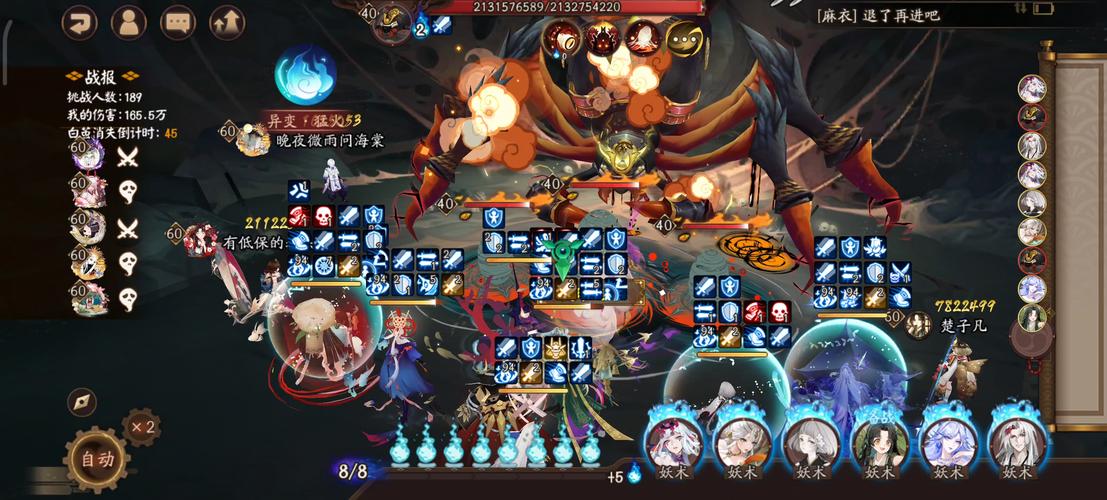Tap the blue flame orb icon

click(x=305, y=74)
